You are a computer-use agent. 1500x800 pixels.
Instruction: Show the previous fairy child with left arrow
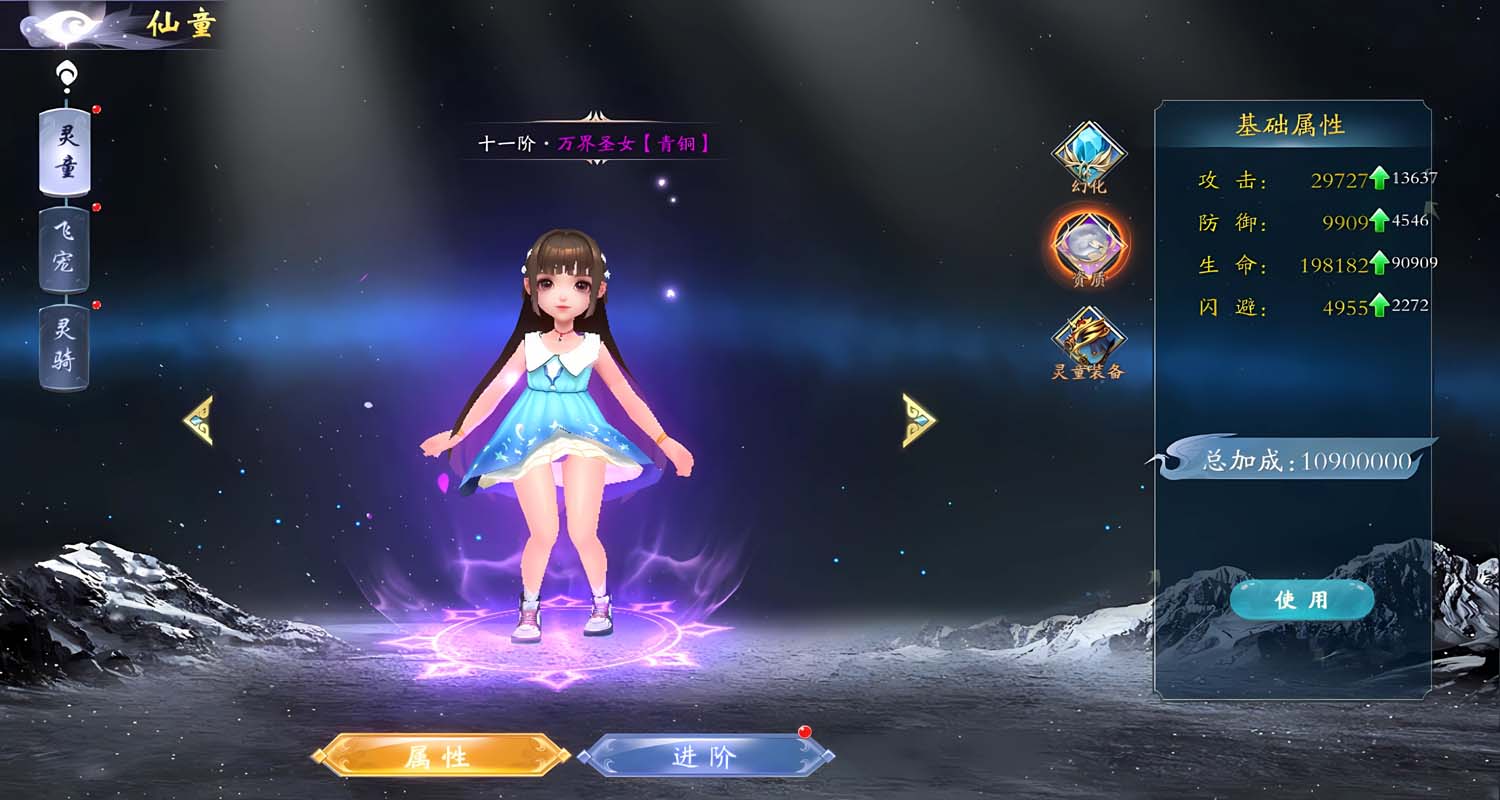[x=198, y=420]
